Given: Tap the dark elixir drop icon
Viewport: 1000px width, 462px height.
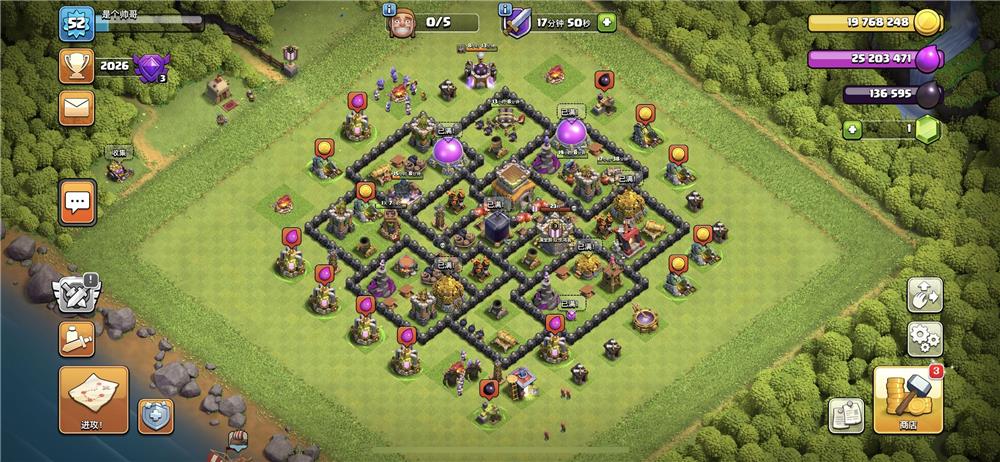Looking at the screenshot, I should (927, 95).
